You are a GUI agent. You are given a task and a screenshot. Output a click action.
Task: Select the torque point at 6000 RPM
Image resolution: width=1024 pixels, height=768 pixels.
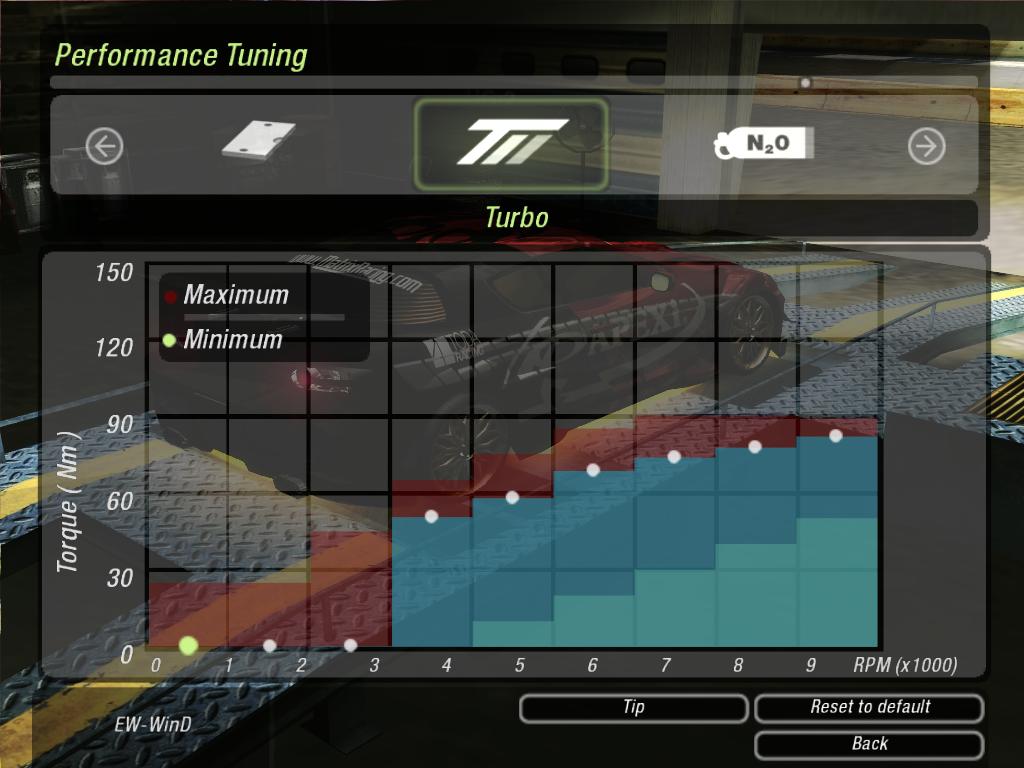593,470
